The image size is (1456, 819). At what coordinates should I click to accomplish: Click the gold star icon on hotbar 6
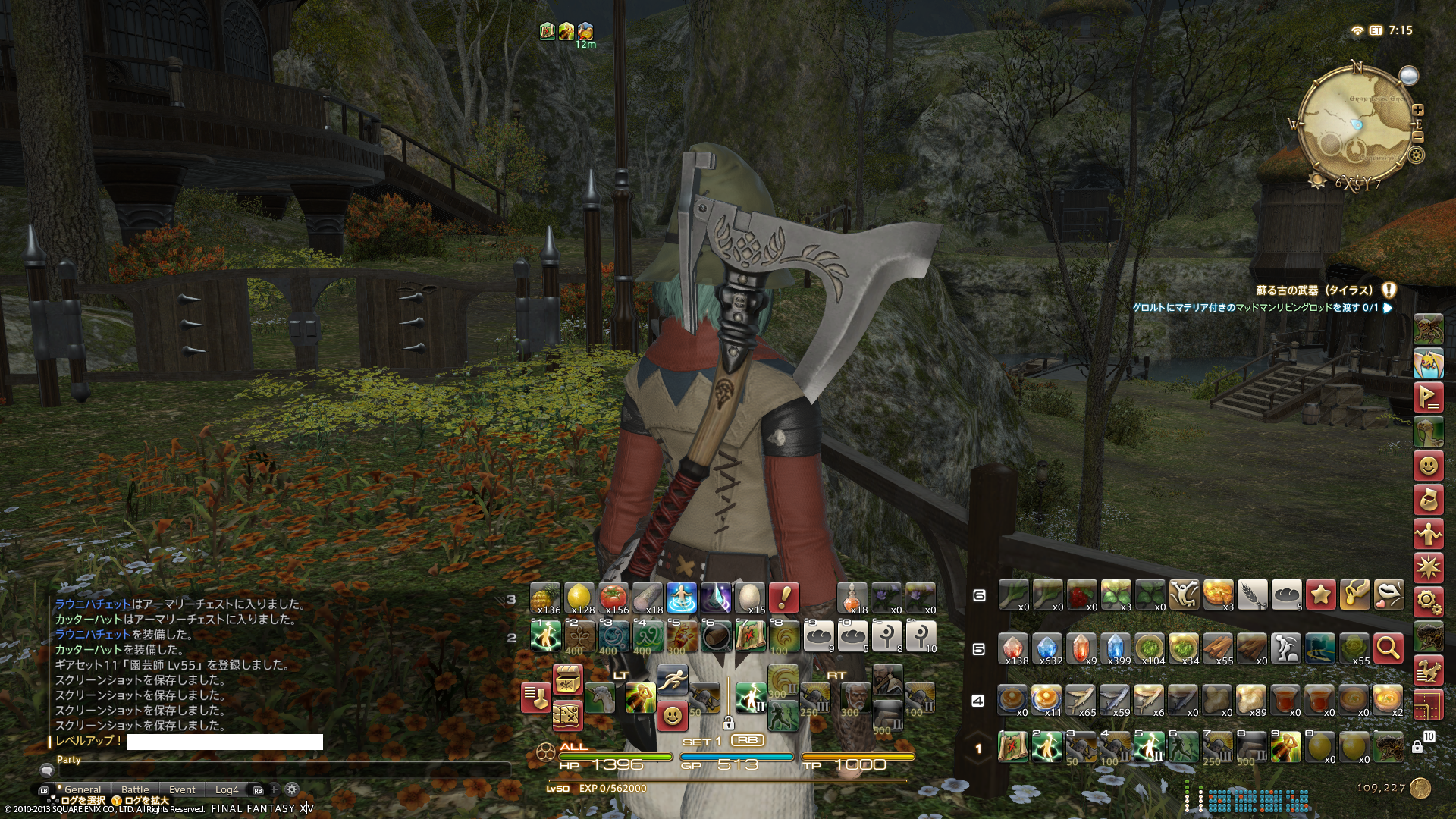pyautogui.click(x=1320, y=595)
